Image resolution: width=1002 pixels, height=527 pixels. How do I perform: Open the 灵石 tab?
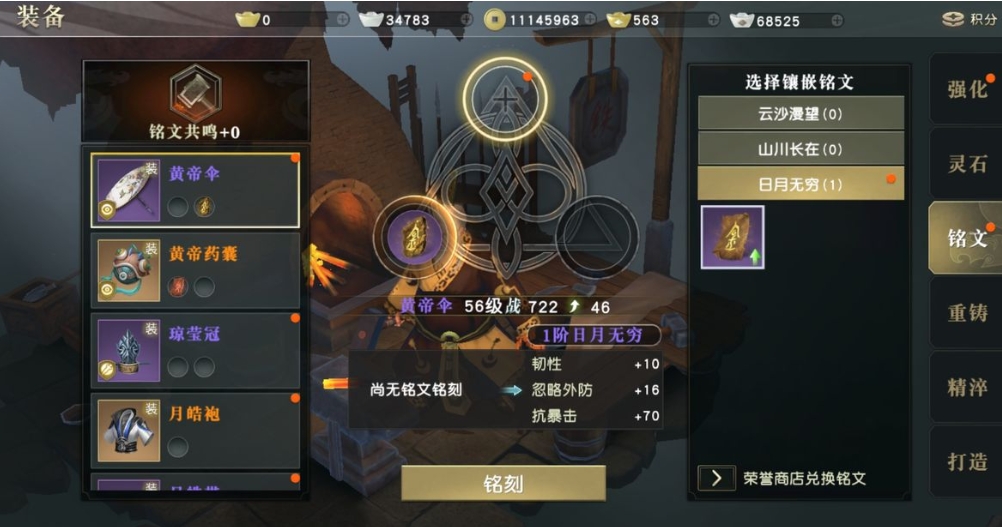pyautogui.click(x=966, y=163)
